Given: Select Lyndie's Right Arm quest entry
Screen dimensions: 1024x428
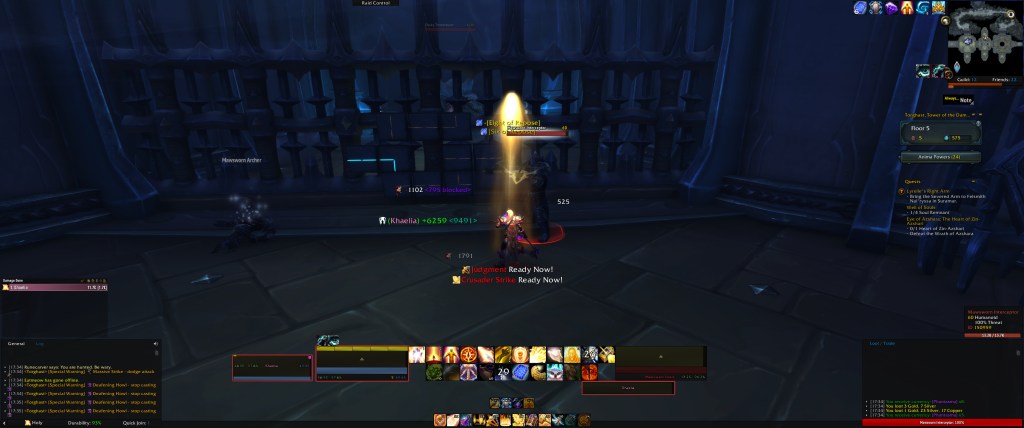Looking at the screenshot, I should click(x=927, y=190).
